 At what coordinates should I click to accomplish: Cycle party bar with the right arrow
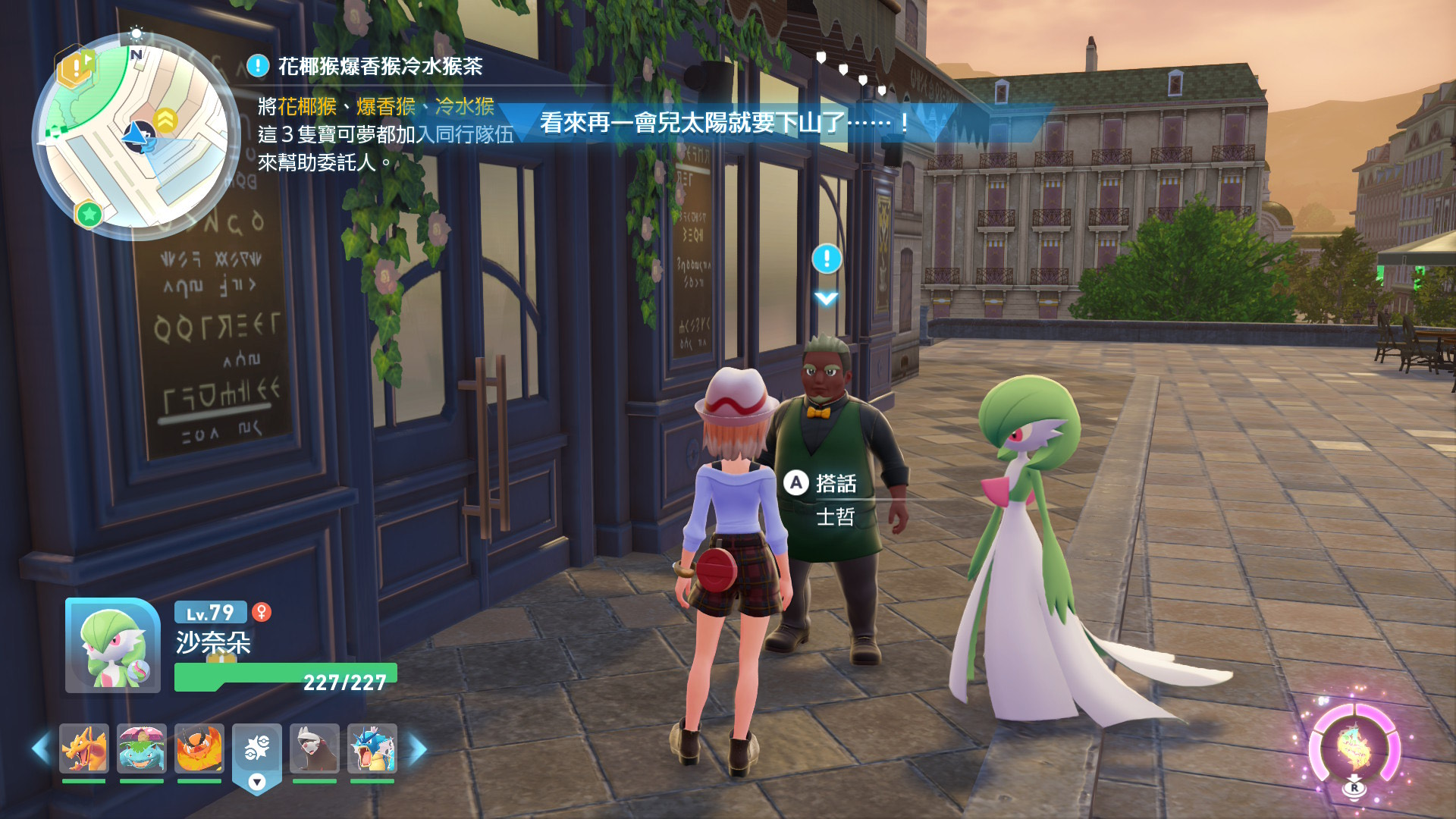pos(418,749)
